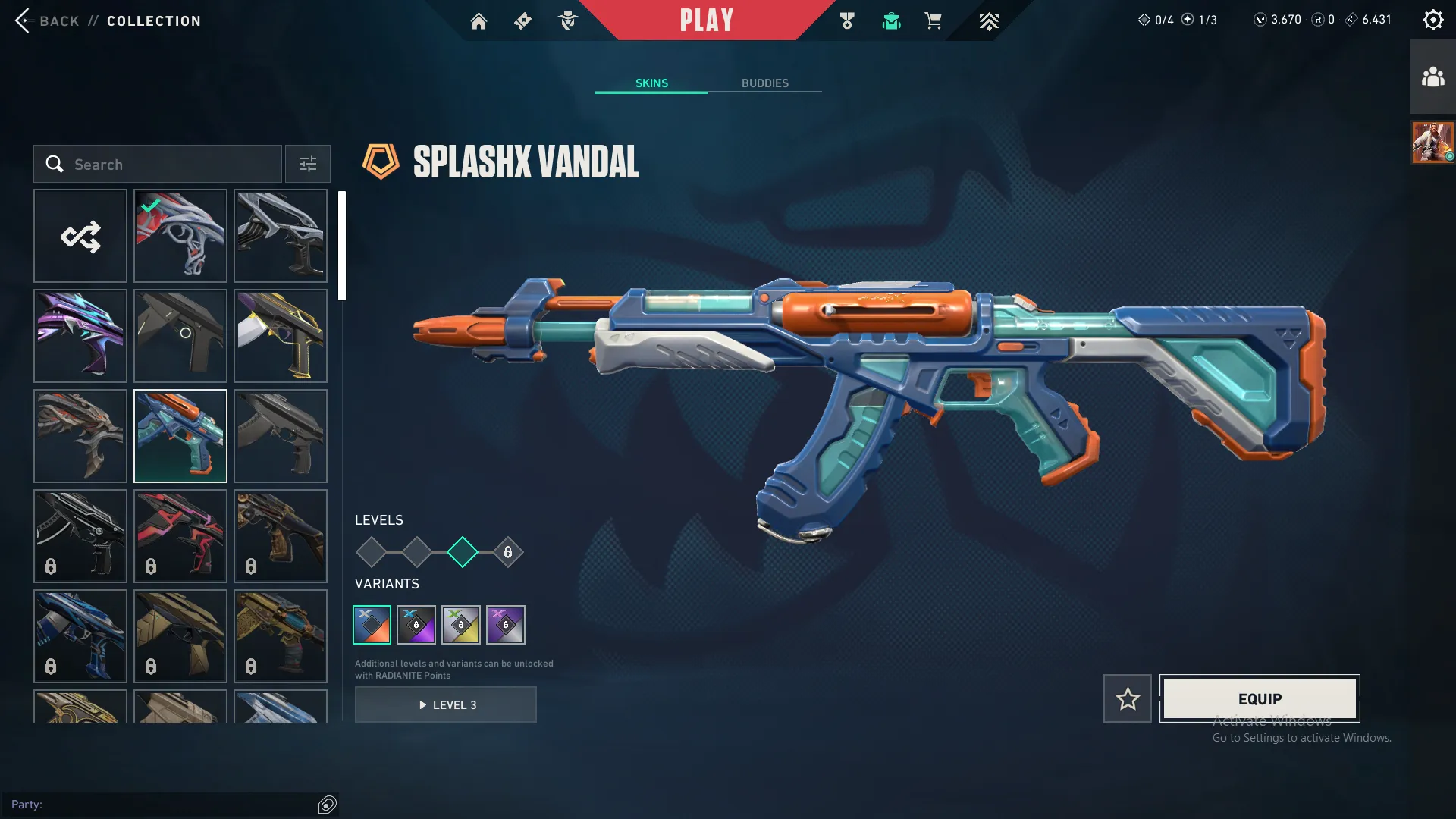Open the skin filter options
1456x819 pixels.
pyautogui.click(x=307, y=164)
